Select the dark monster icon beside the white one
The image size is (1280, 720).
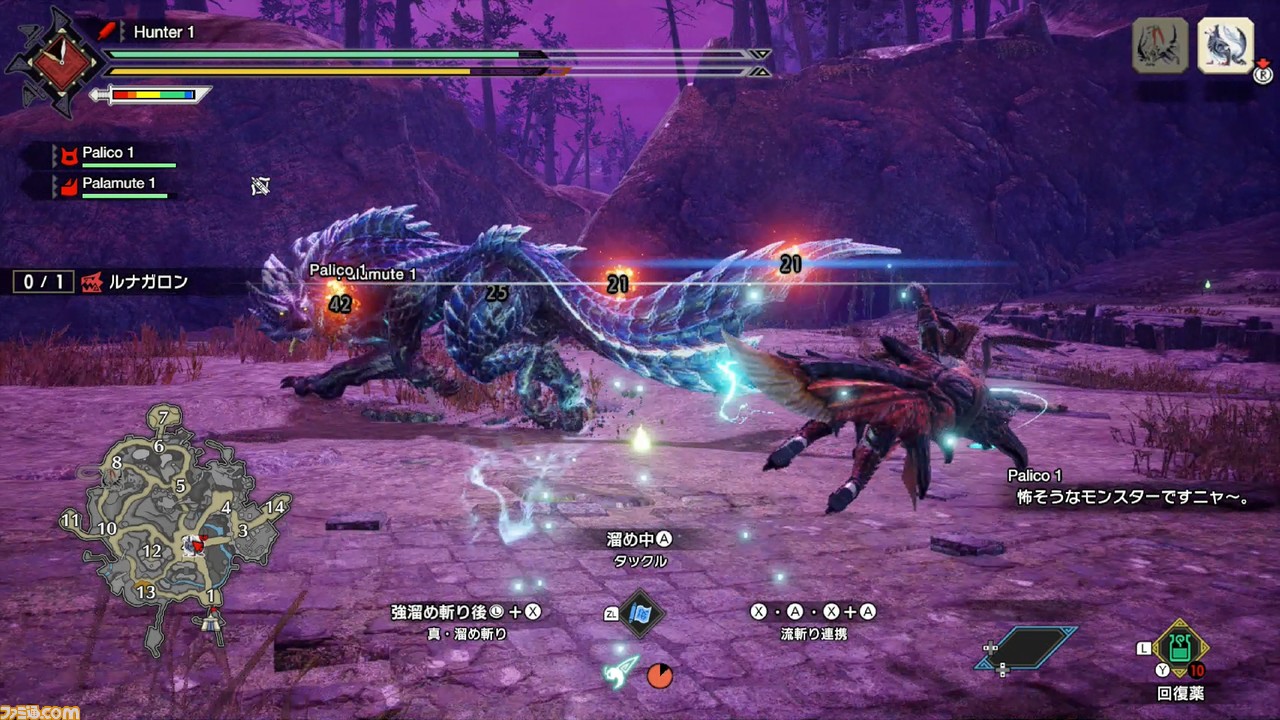tap(1160, 46)
